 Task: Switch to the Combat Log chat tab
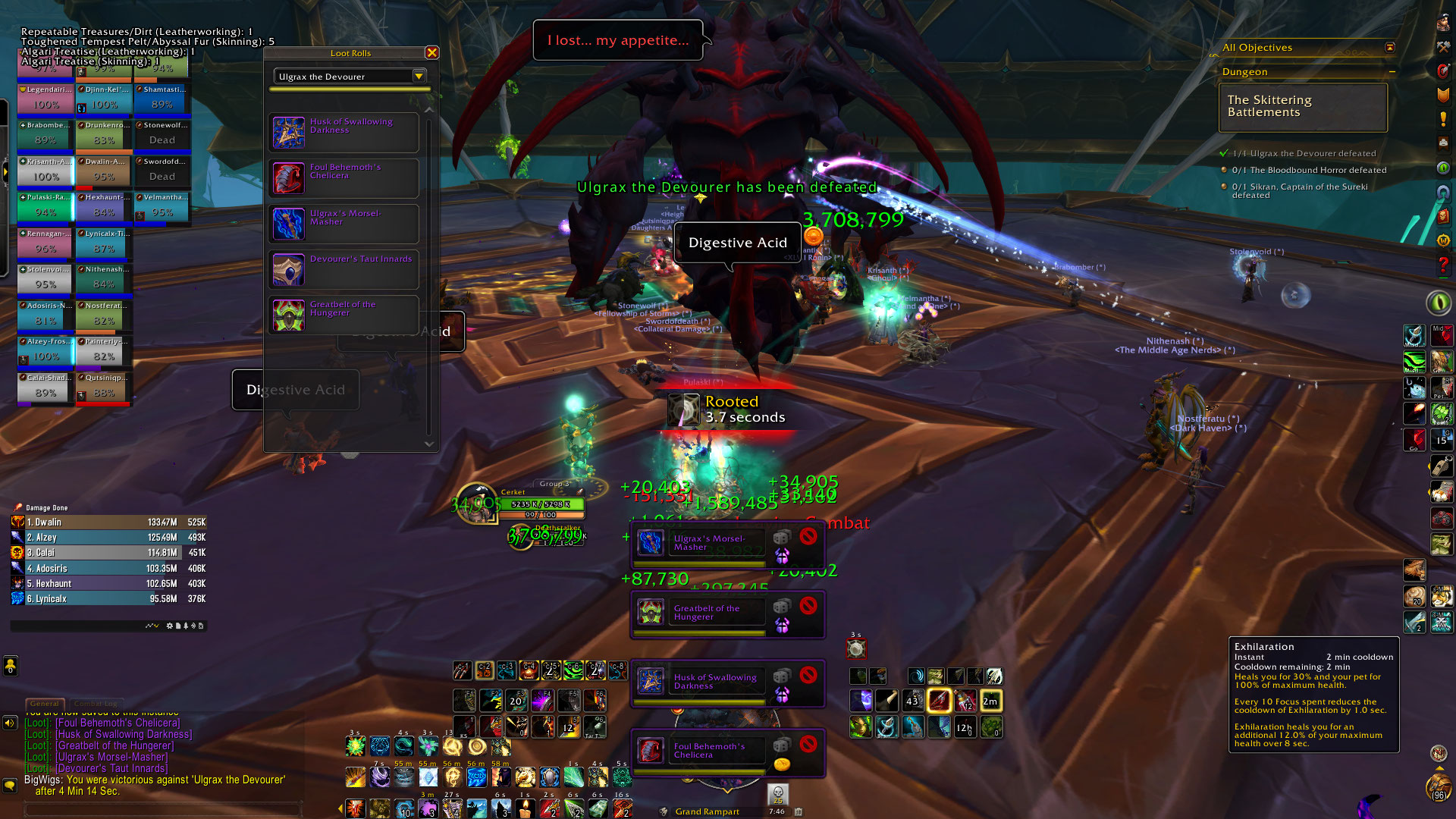(96, 704)
